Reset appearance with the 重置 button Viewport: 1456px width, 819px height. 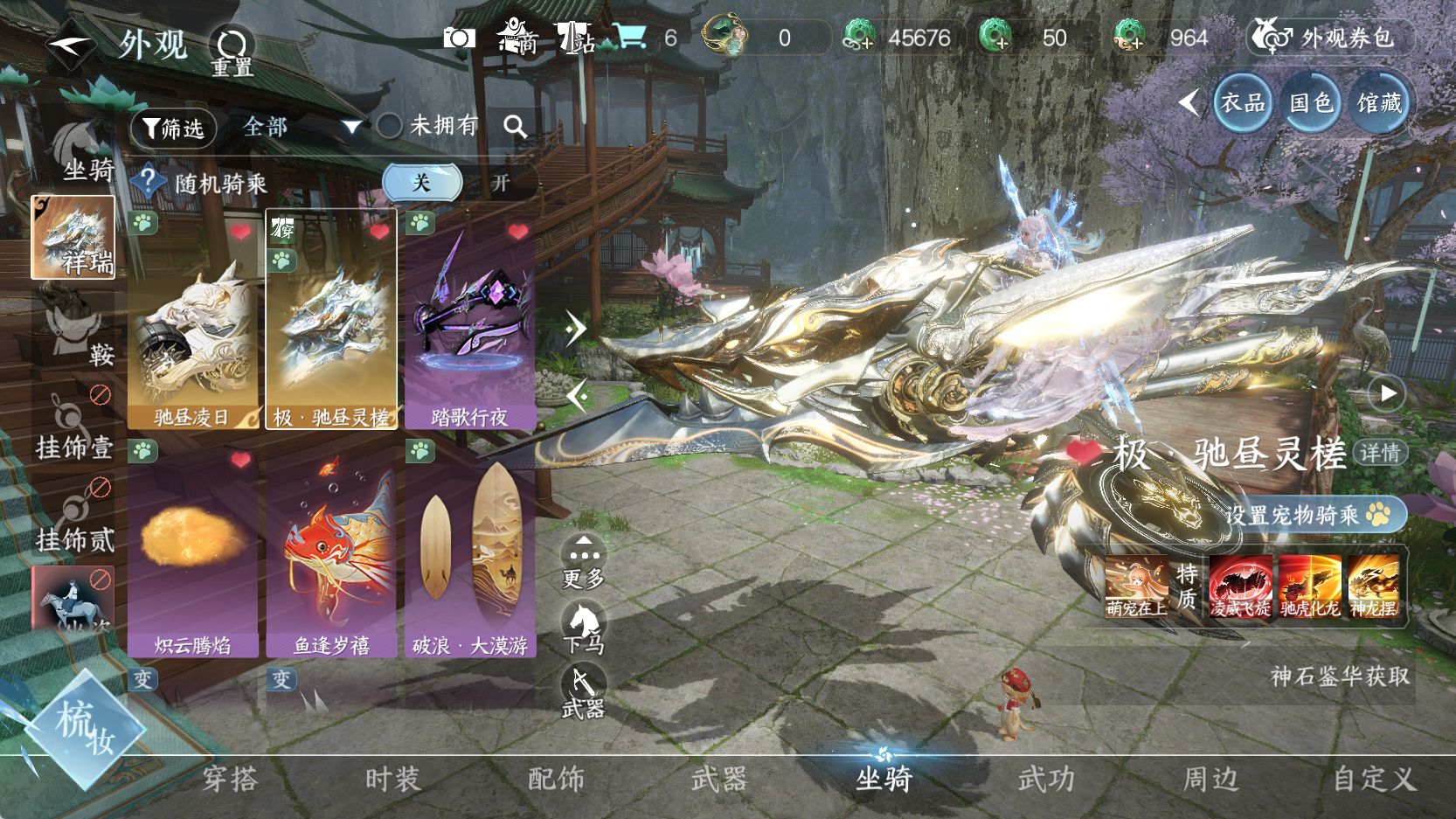coord(232,50)
